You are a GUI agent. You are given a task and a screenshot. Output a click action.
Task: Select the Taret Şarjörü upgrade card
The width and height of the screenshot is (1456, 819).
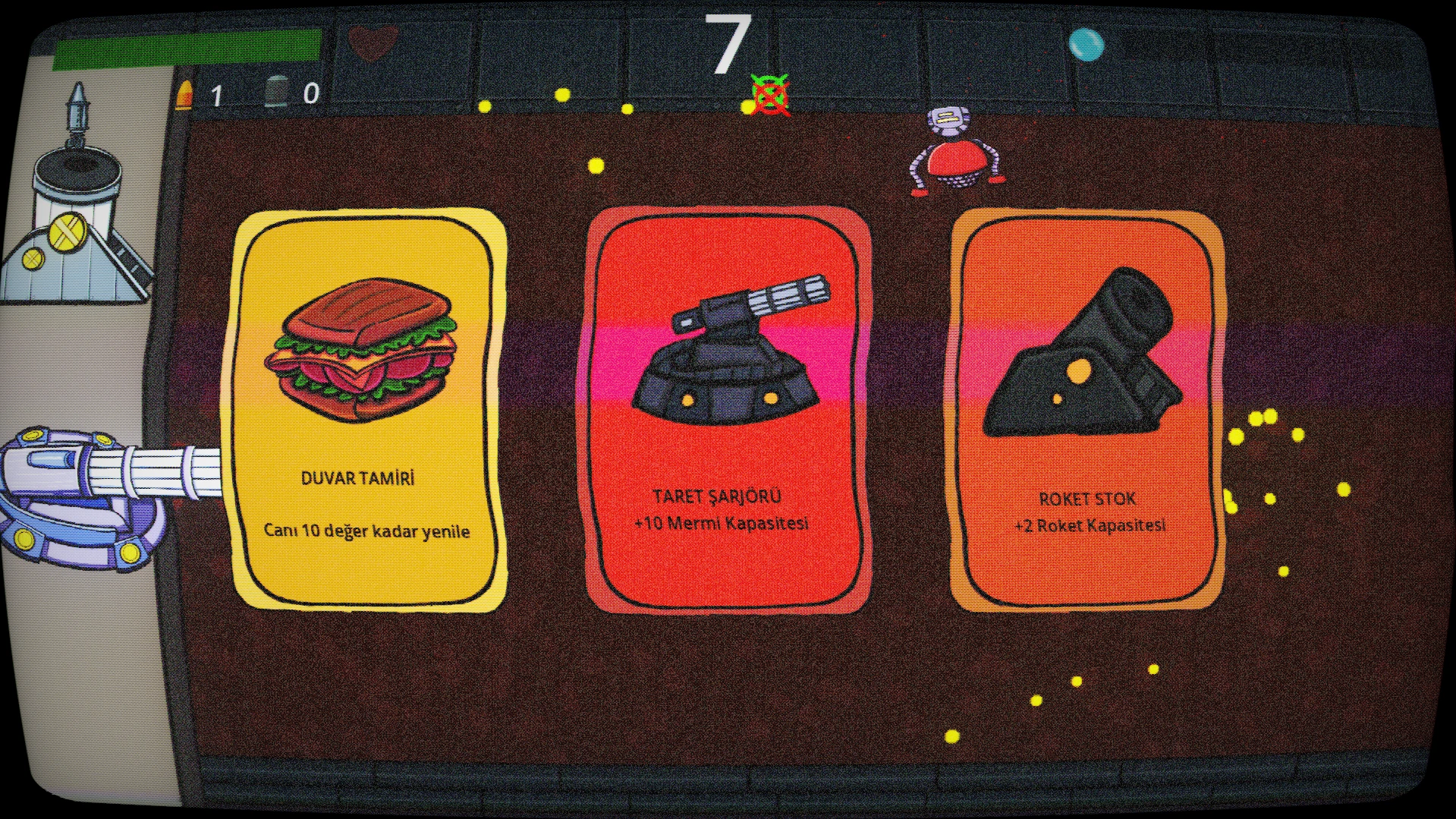[x=728, y=410]
